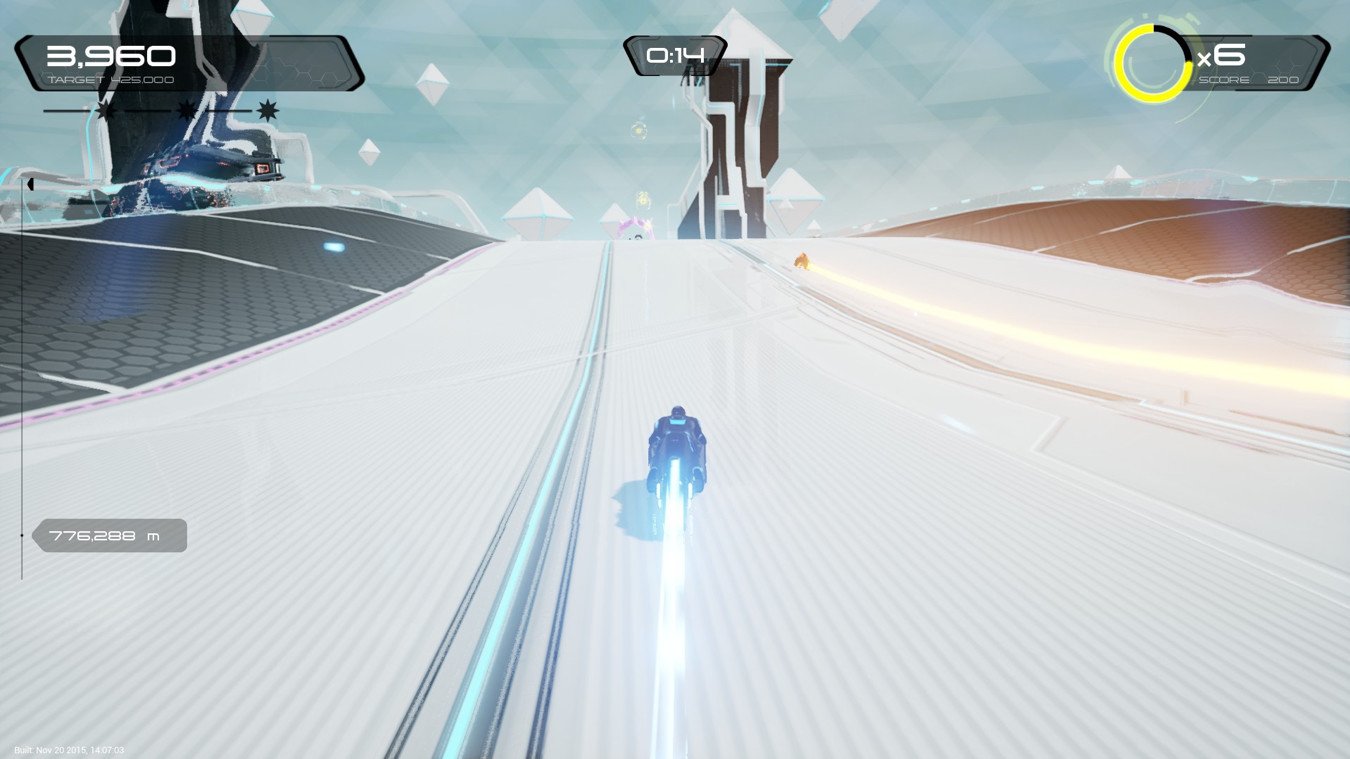This screenshot has height=759, width=1350.
Task: Click the yellow multiplier ring icon
Action: point(1152,63)
